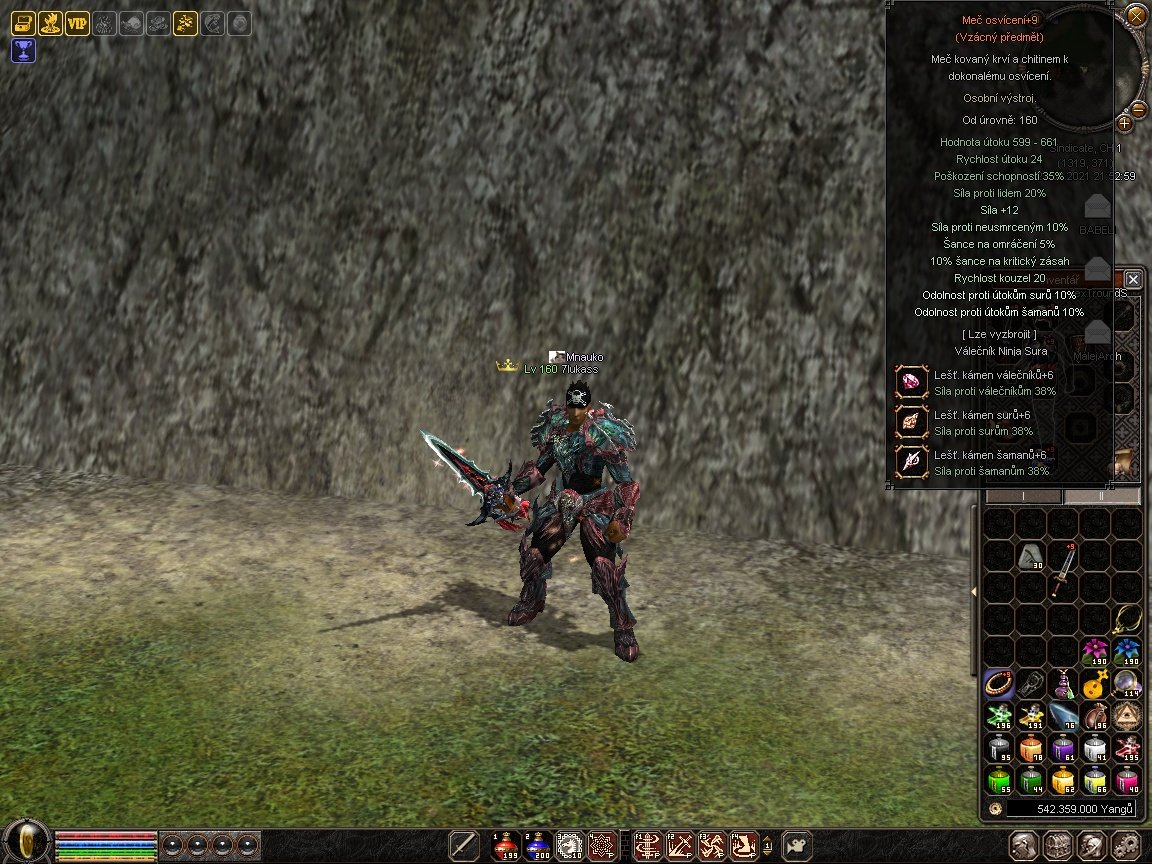Pick the grey stone stack of 30
1152x864 pixels.
point(1031,558)
